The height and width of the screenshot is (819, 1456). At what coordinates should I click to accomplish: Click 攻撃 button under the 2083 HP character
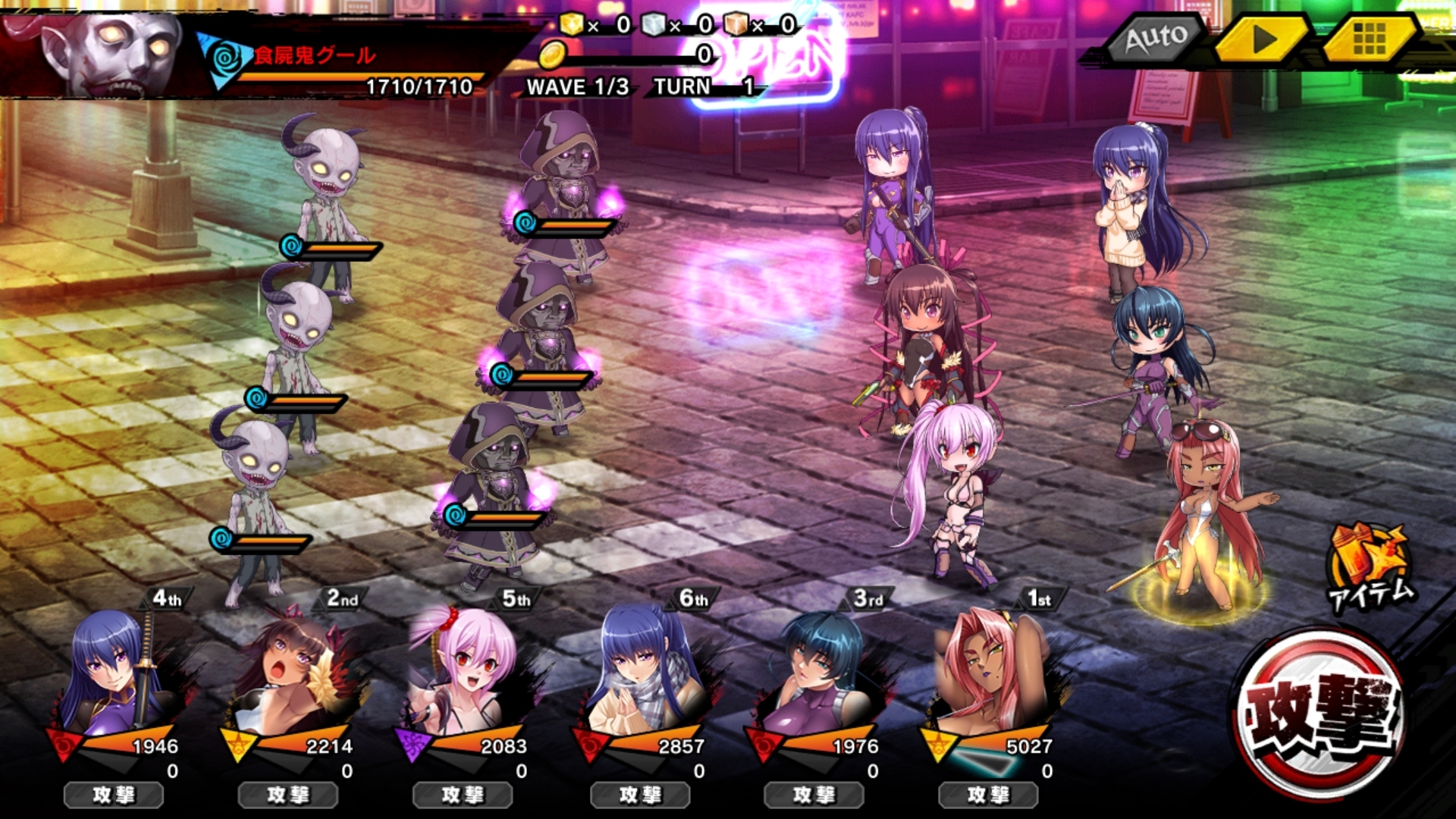point(463,795)
